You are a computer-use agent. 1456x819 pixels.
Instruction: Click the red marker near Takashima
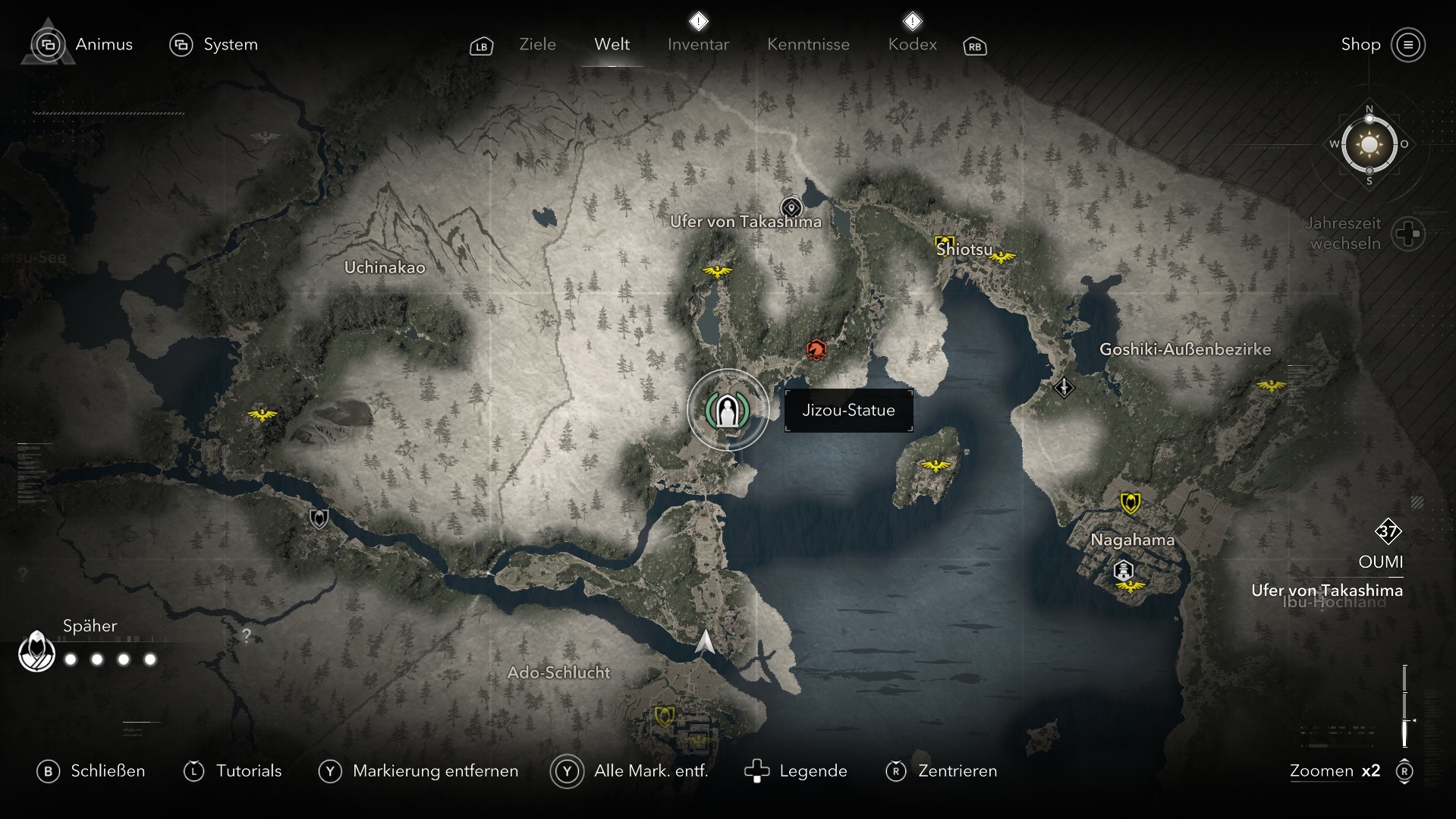point(816,349)
